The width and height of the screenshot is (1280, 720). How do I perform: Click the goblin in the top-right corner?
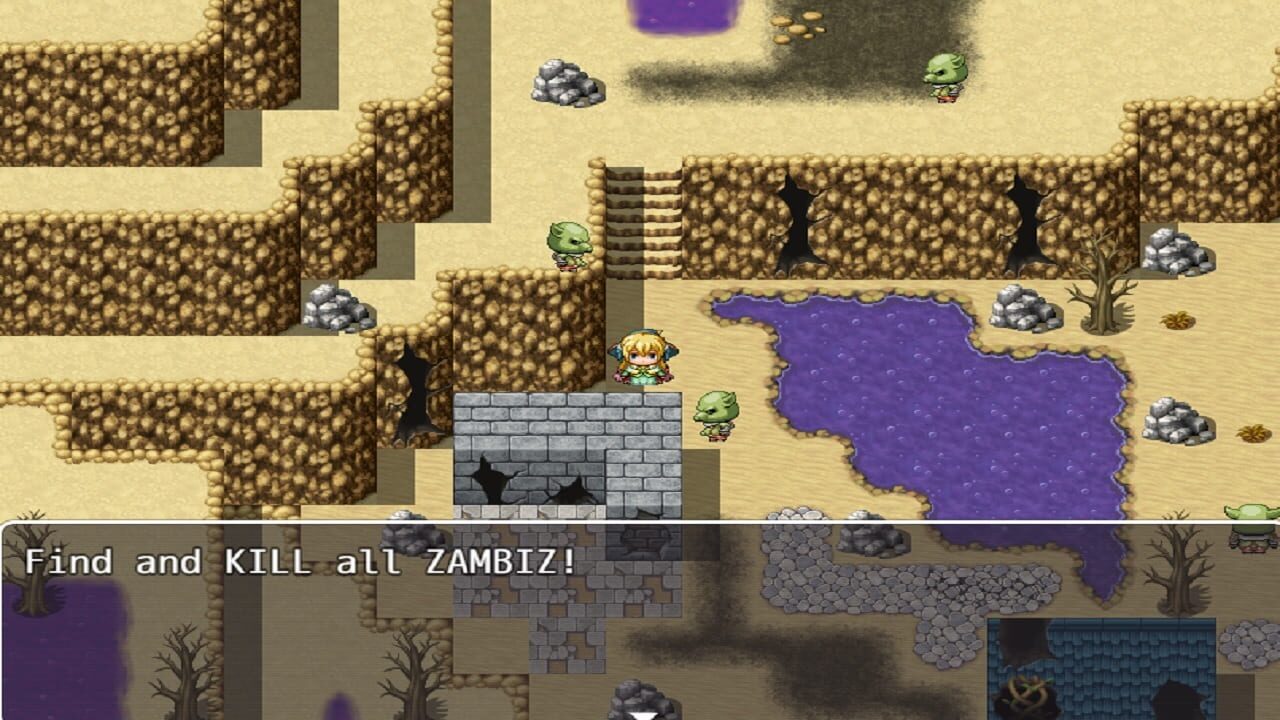click(945, 80)
